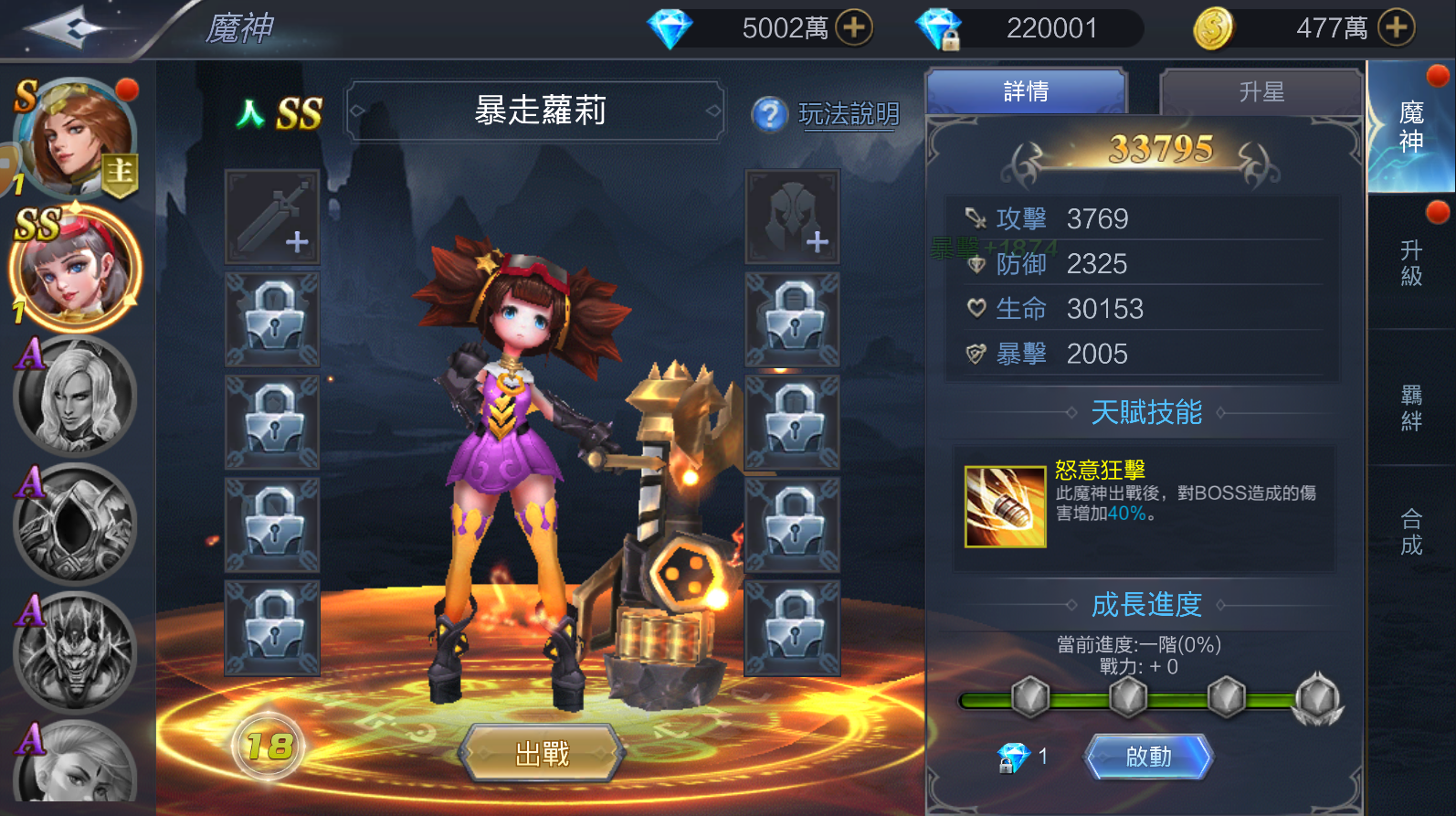The image size is (1456, 816).
Task: Open the 玩法說明 help link
Action: (848, 114)
